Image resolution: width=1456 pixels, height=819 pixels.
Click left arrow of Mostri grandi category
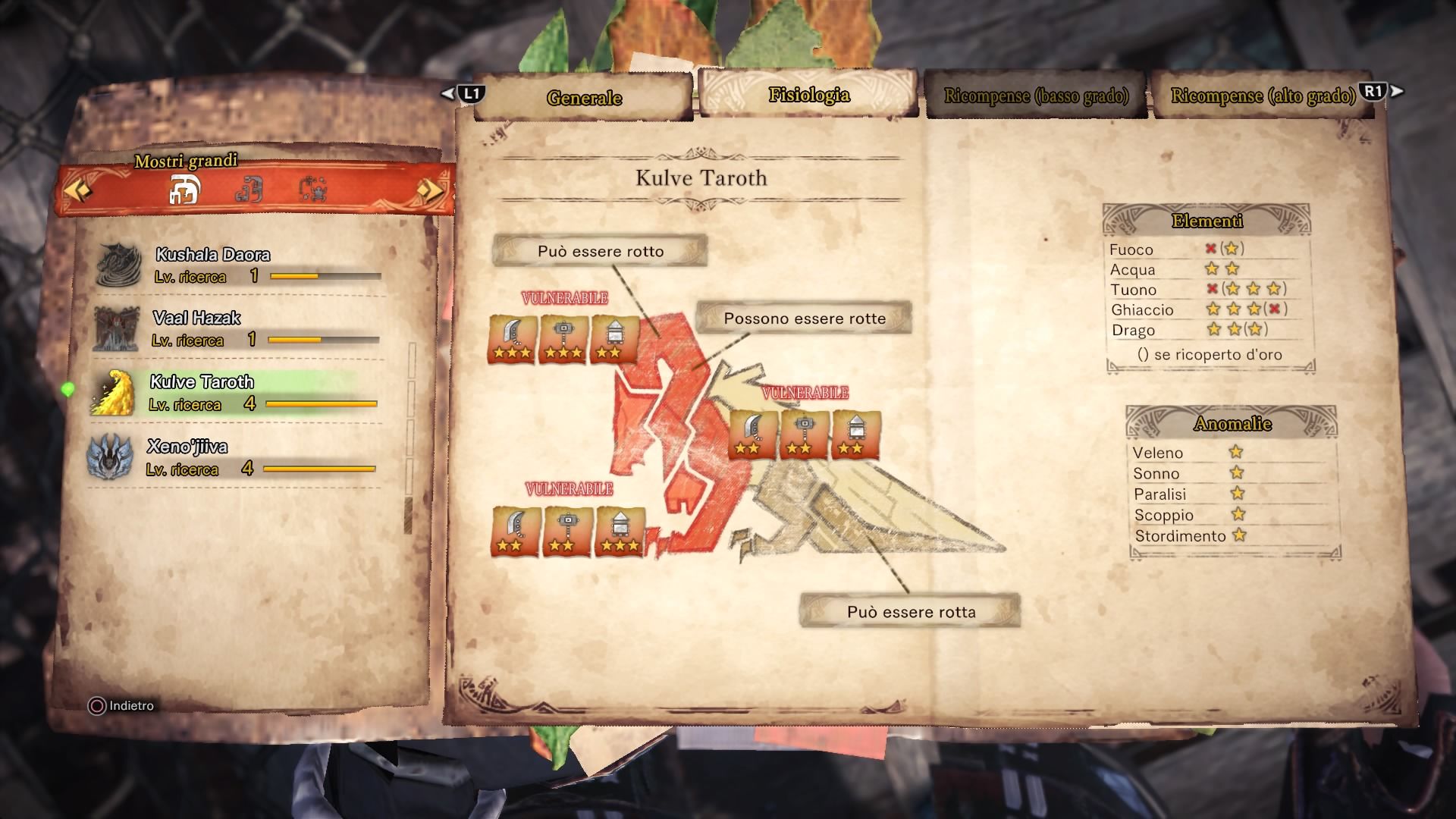(77, 190)
